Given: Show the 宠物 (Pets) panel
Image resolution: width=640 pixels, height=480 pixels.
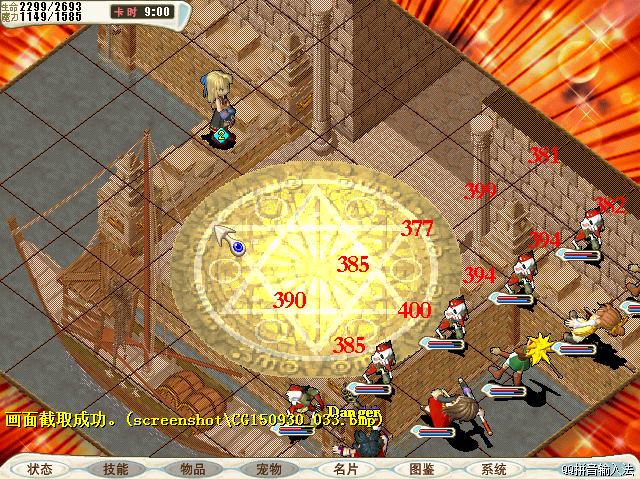Looking at the screenshot, I should (x=268, y=469).
